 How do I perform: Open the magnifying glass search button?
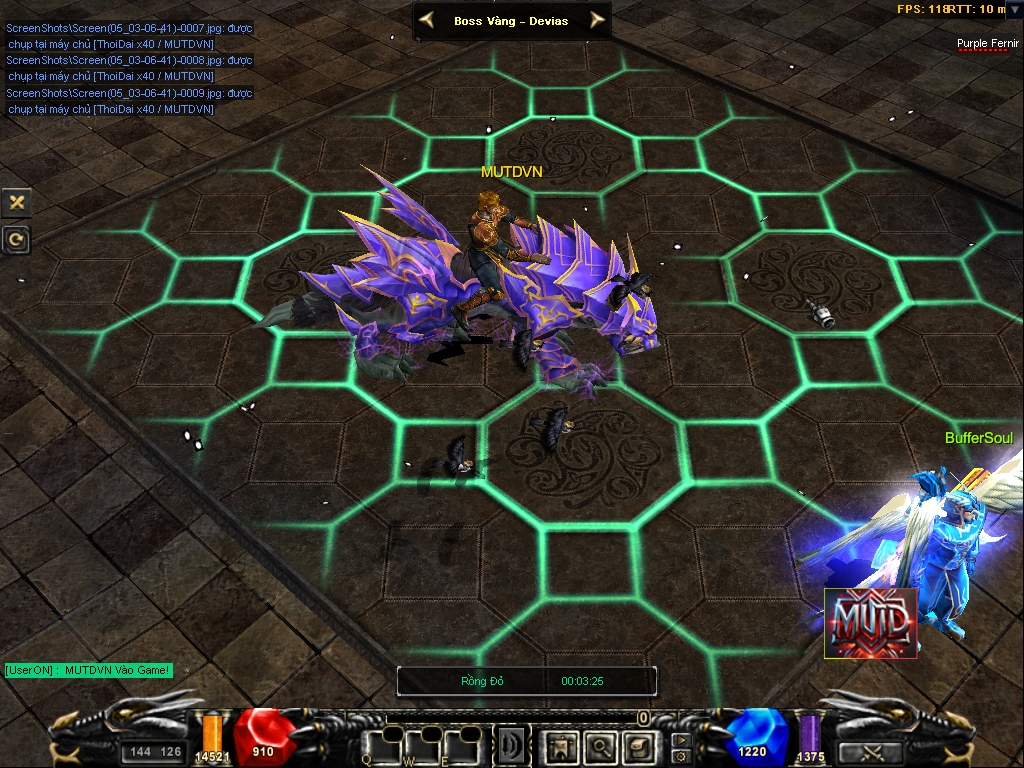(600, 745)
